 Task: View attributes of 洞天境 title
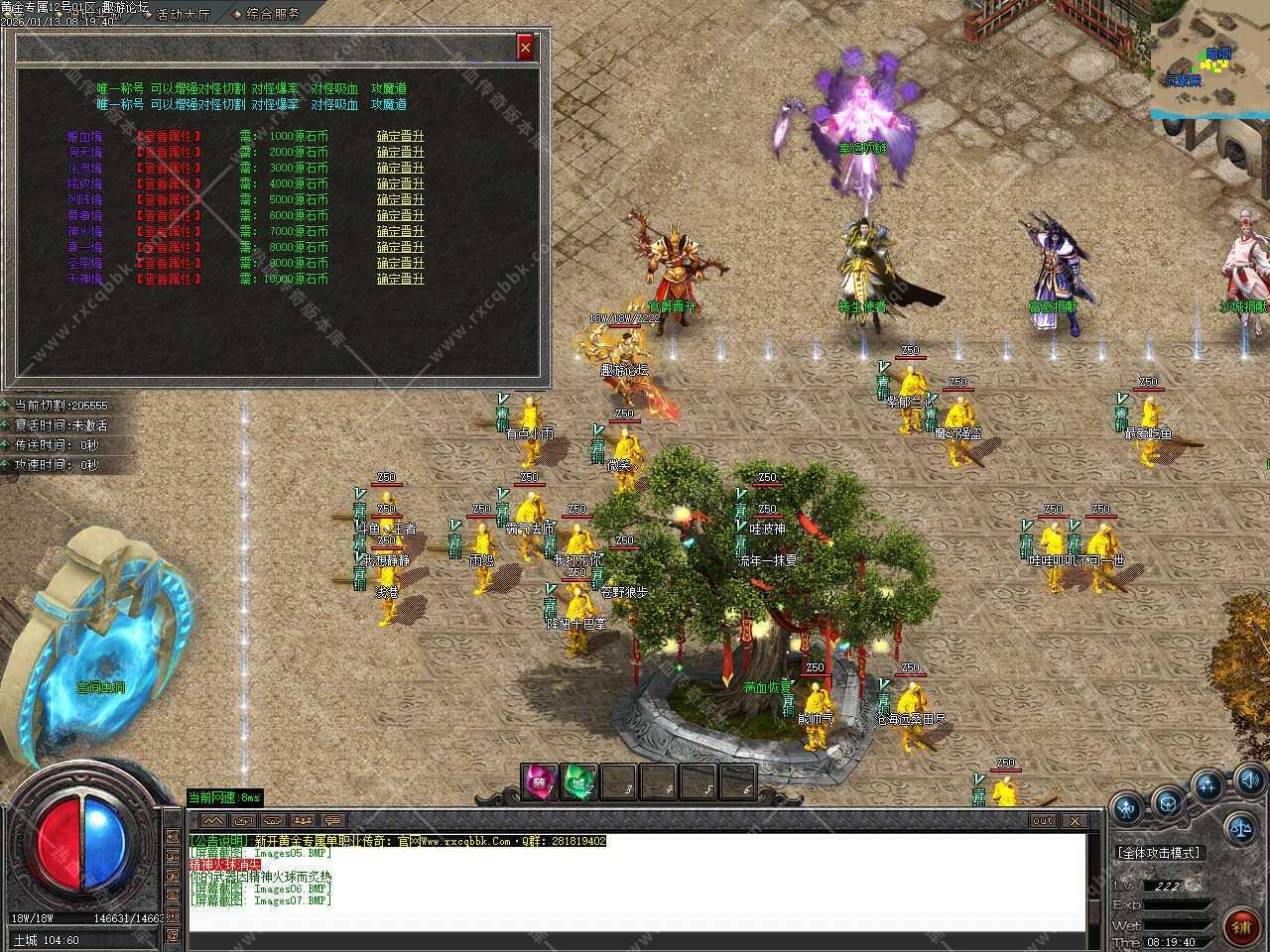coord(168,152)
